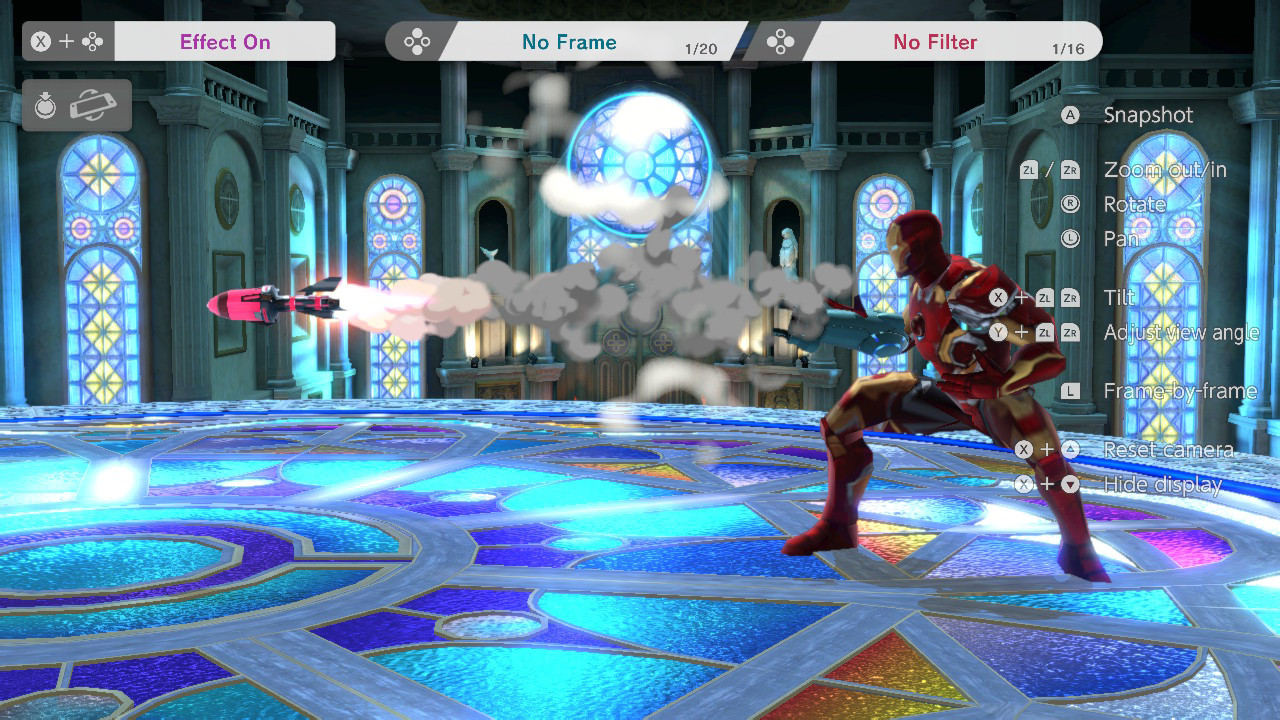This screenshot has height=720, width=1280.
Task: Click the L button Pan icon
Action: pos(1071,239)
